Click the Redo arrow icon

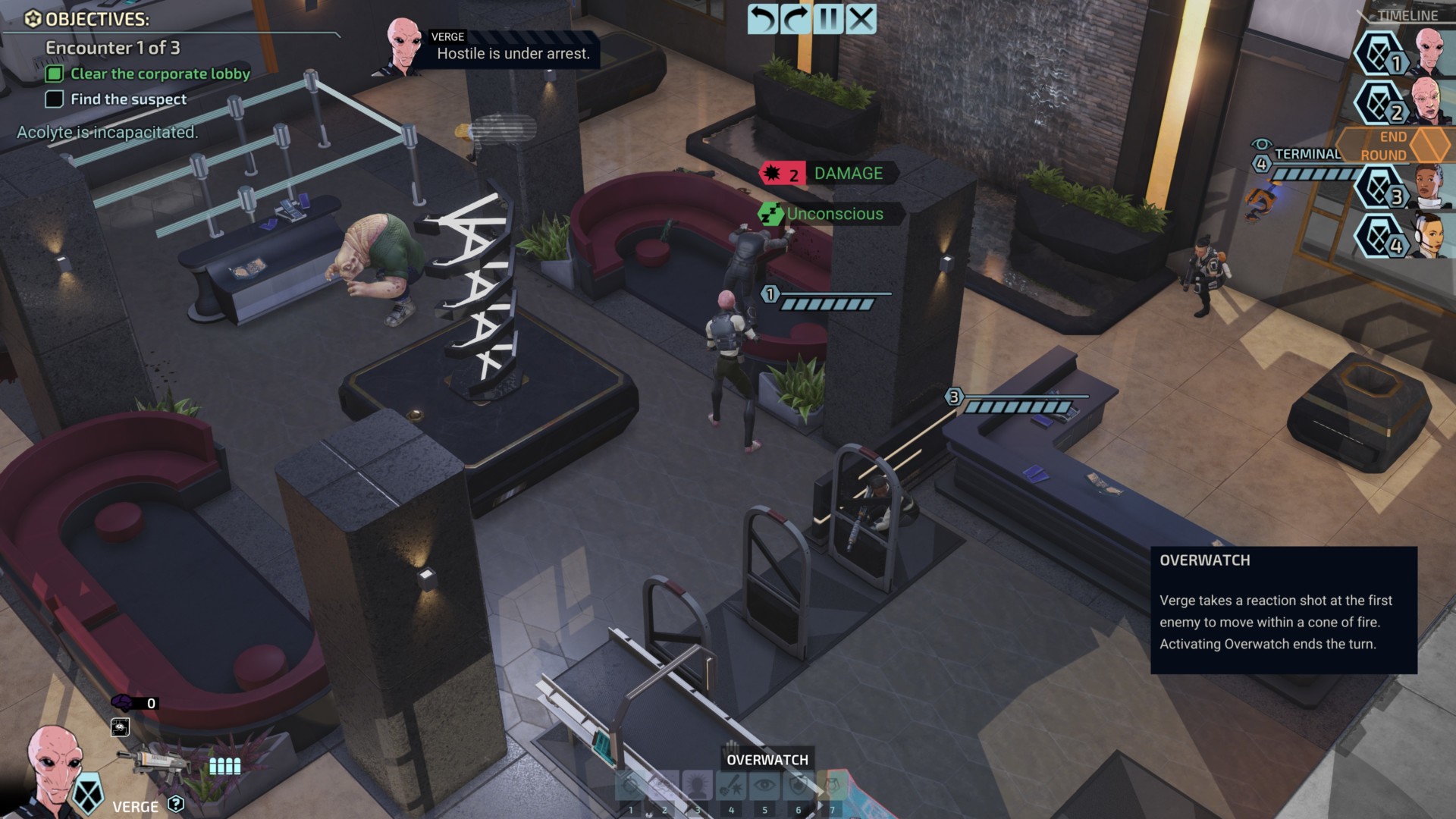coord(795,18)
